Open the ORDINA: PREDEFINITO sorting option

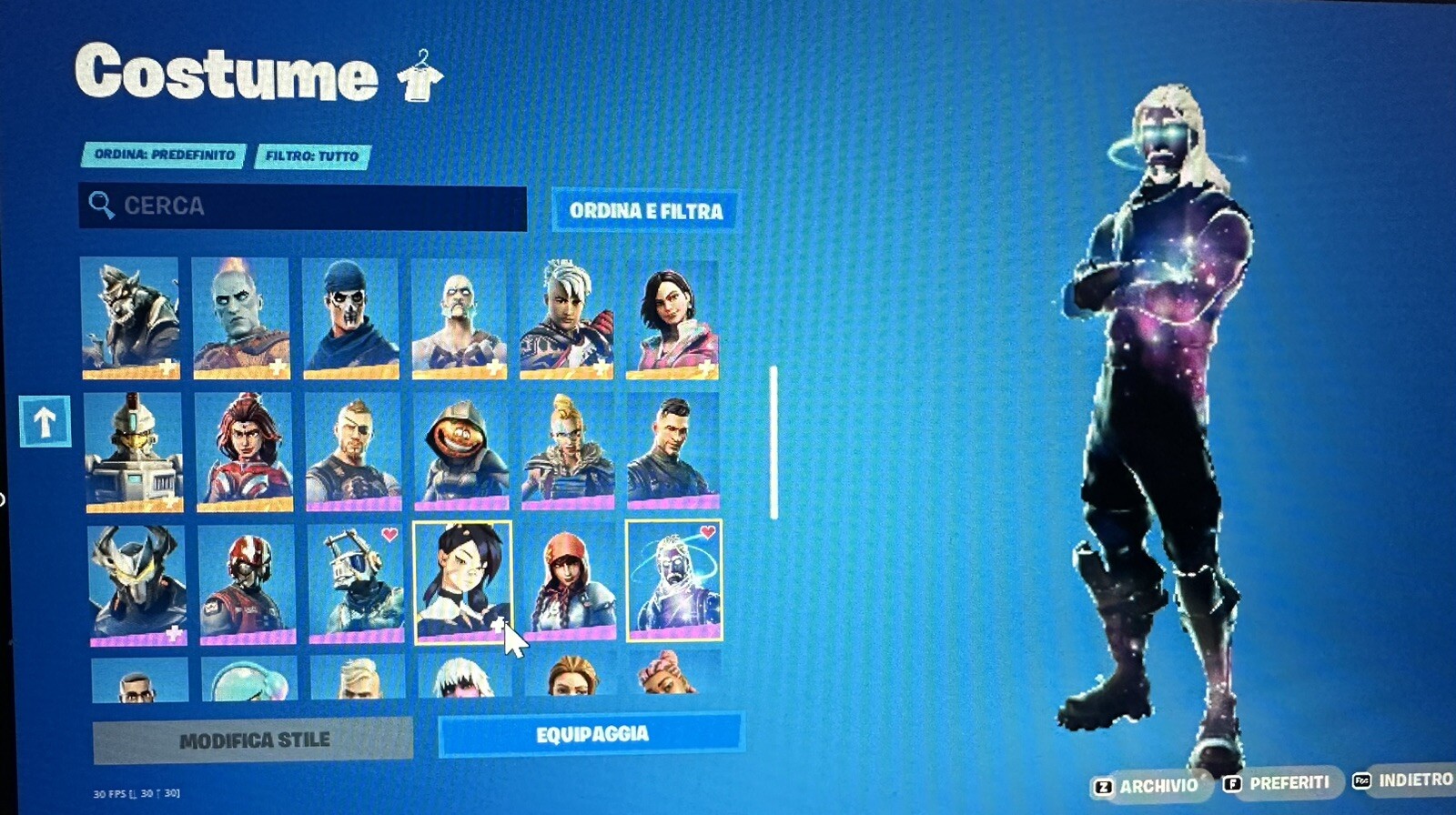pos(167,156)
